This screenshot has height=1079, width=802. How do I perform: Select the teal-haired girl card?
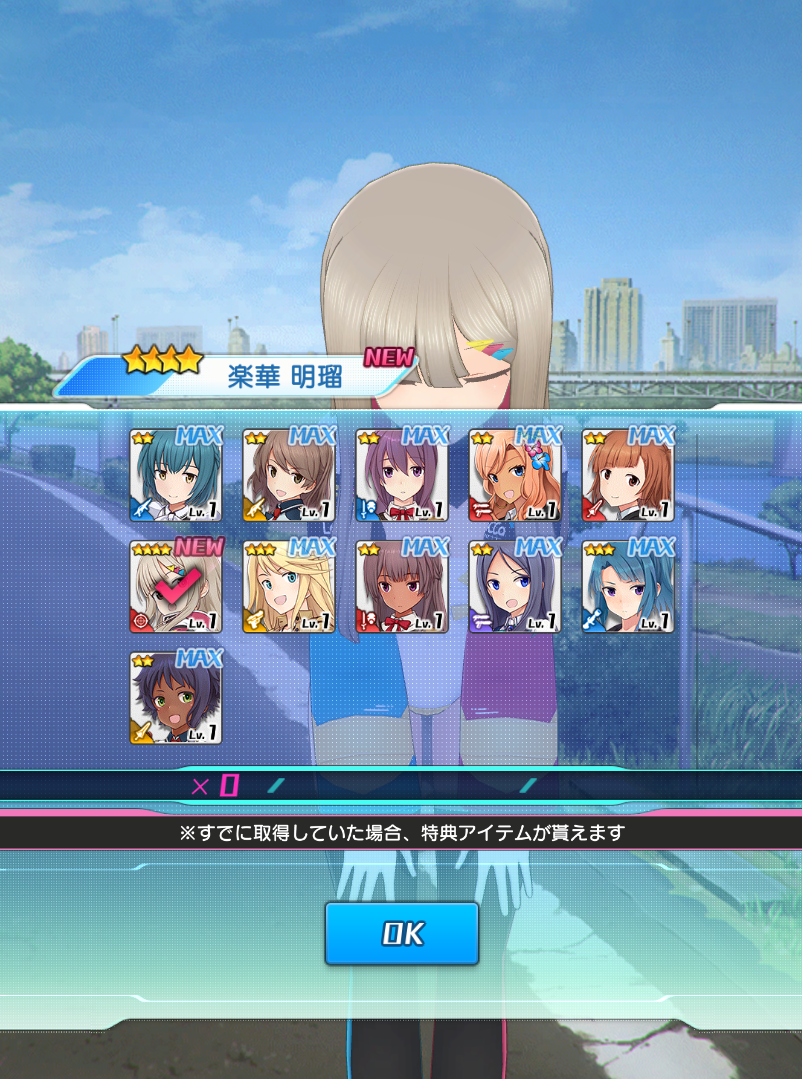pyautogui.click(x=176, y=476)
